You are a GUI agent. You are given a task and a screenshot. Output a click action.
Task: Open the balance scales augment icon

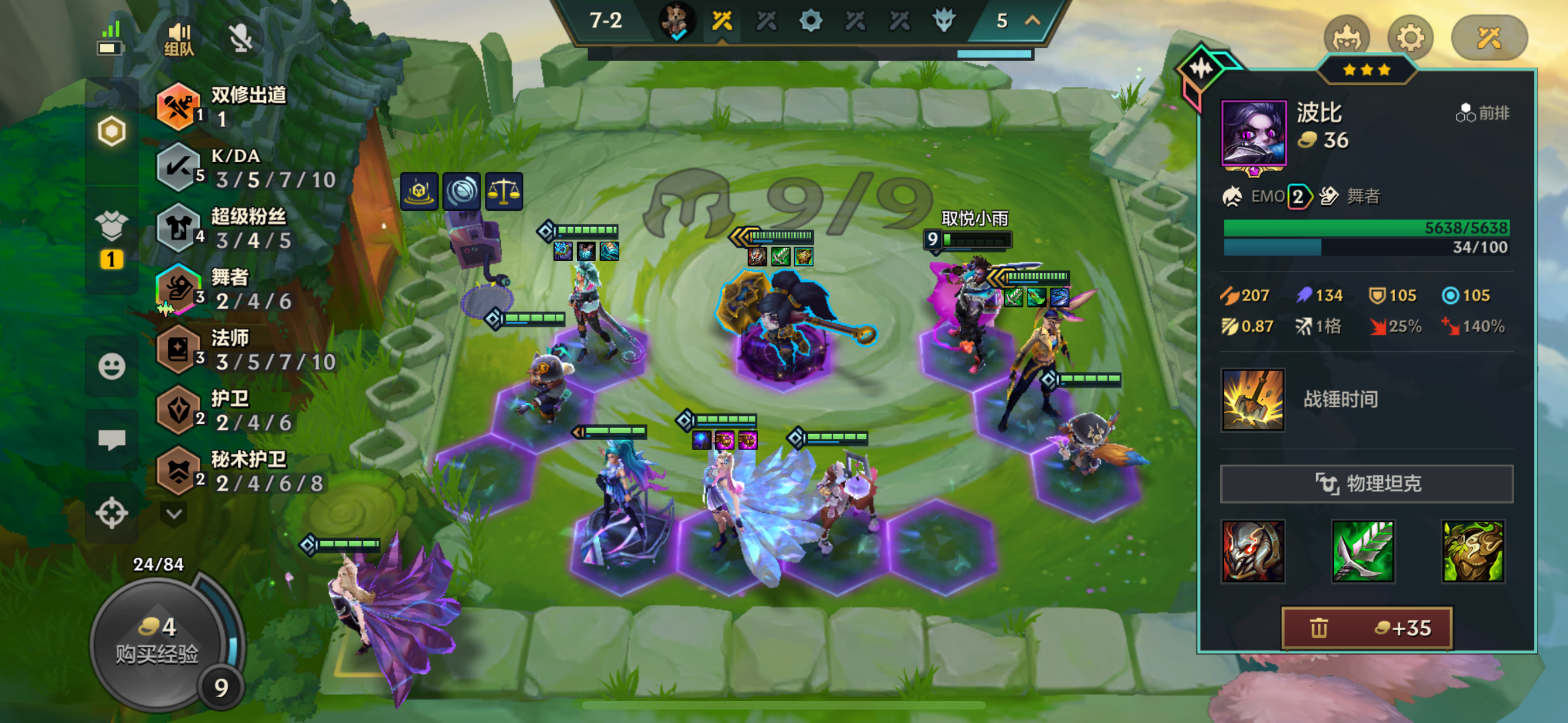[504, 191]
